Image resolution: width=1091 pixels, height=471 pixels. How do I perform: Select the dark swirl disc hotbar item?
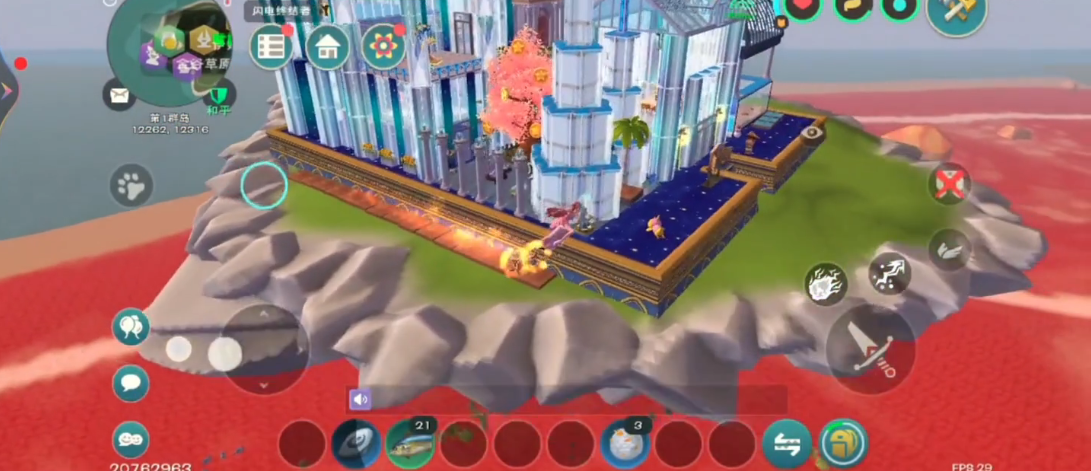(356, 443)
